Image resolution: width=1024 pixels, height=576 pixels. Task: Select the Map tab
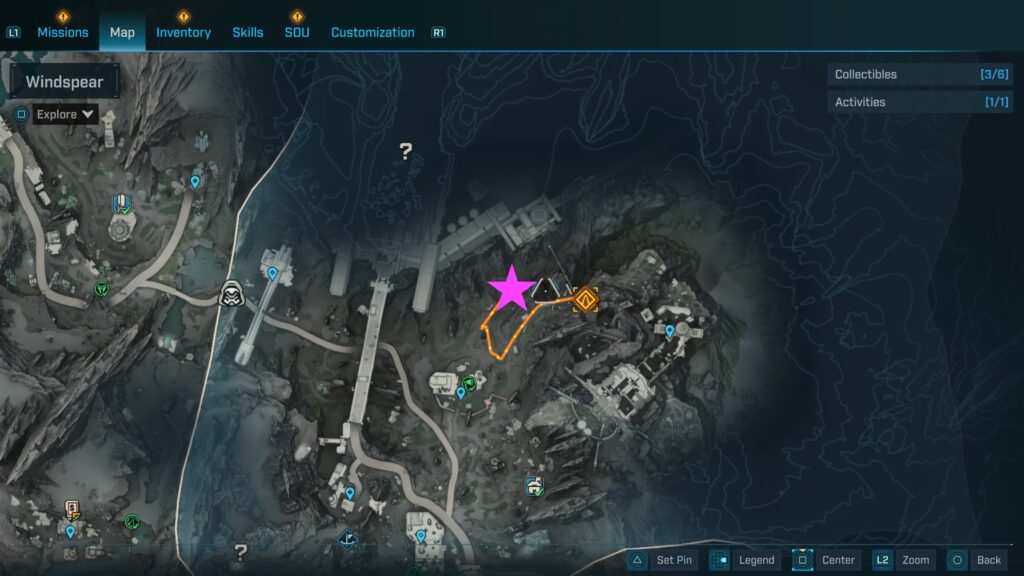(122, 32)
